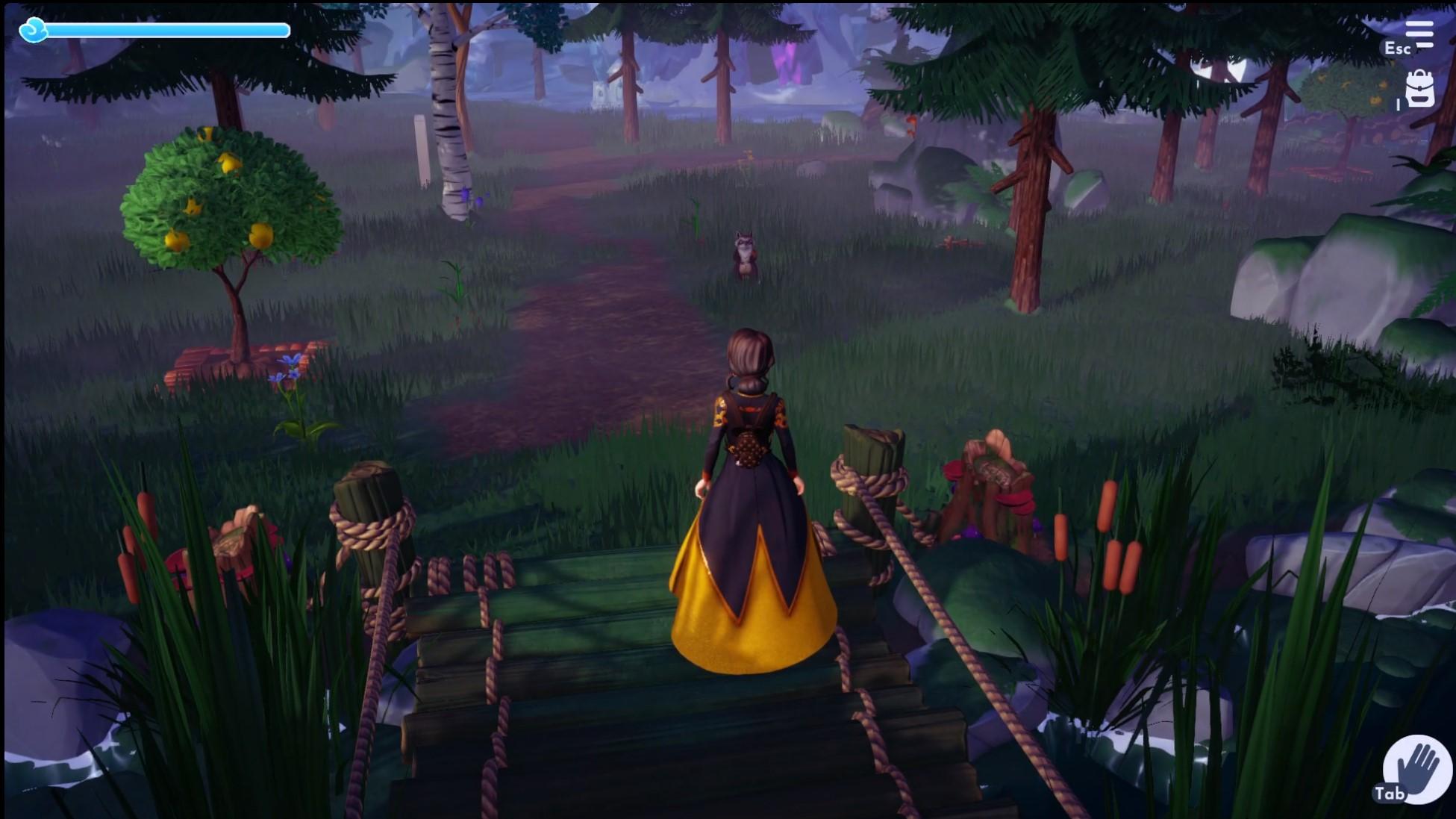Click the backpack flap clasp
Image resolution: width=1456 pixels, height=819 pixels.
pyautogui.click(x=1419, y=87)
